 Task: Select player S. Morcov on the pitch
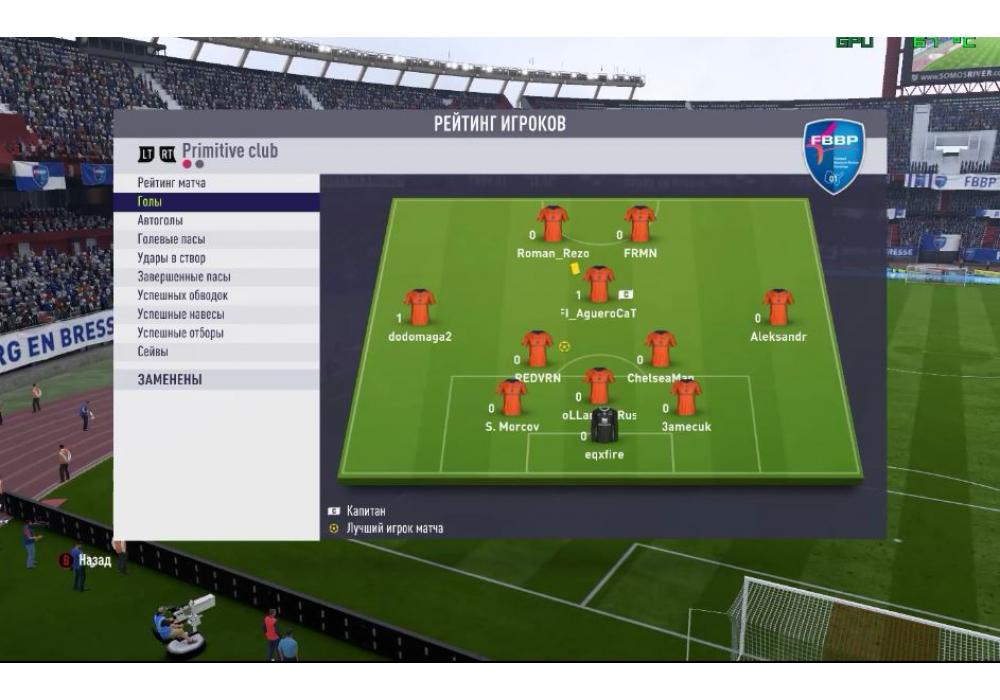tap(511, 398)
